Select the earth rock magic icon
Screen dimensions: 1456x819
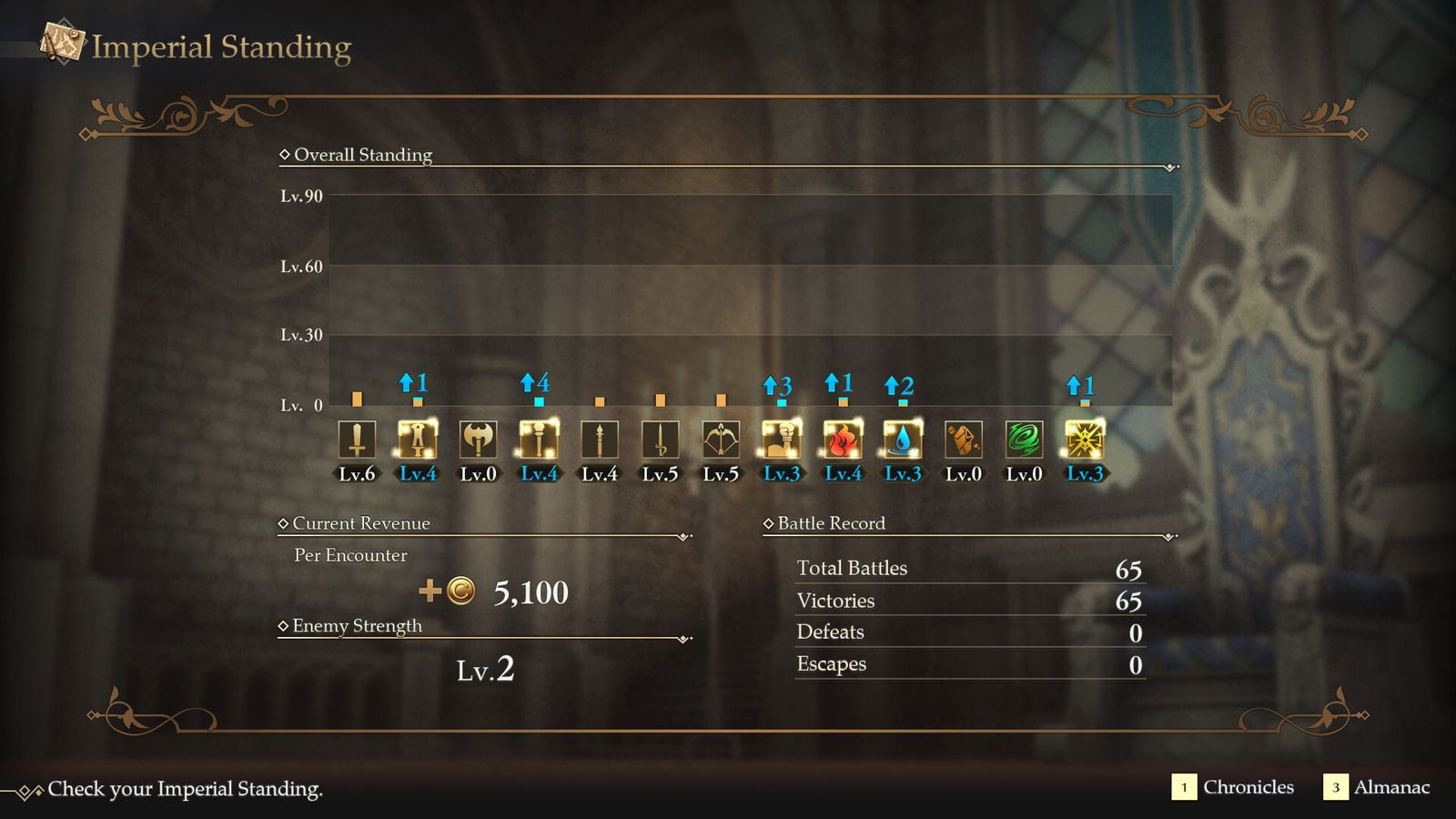964,440
